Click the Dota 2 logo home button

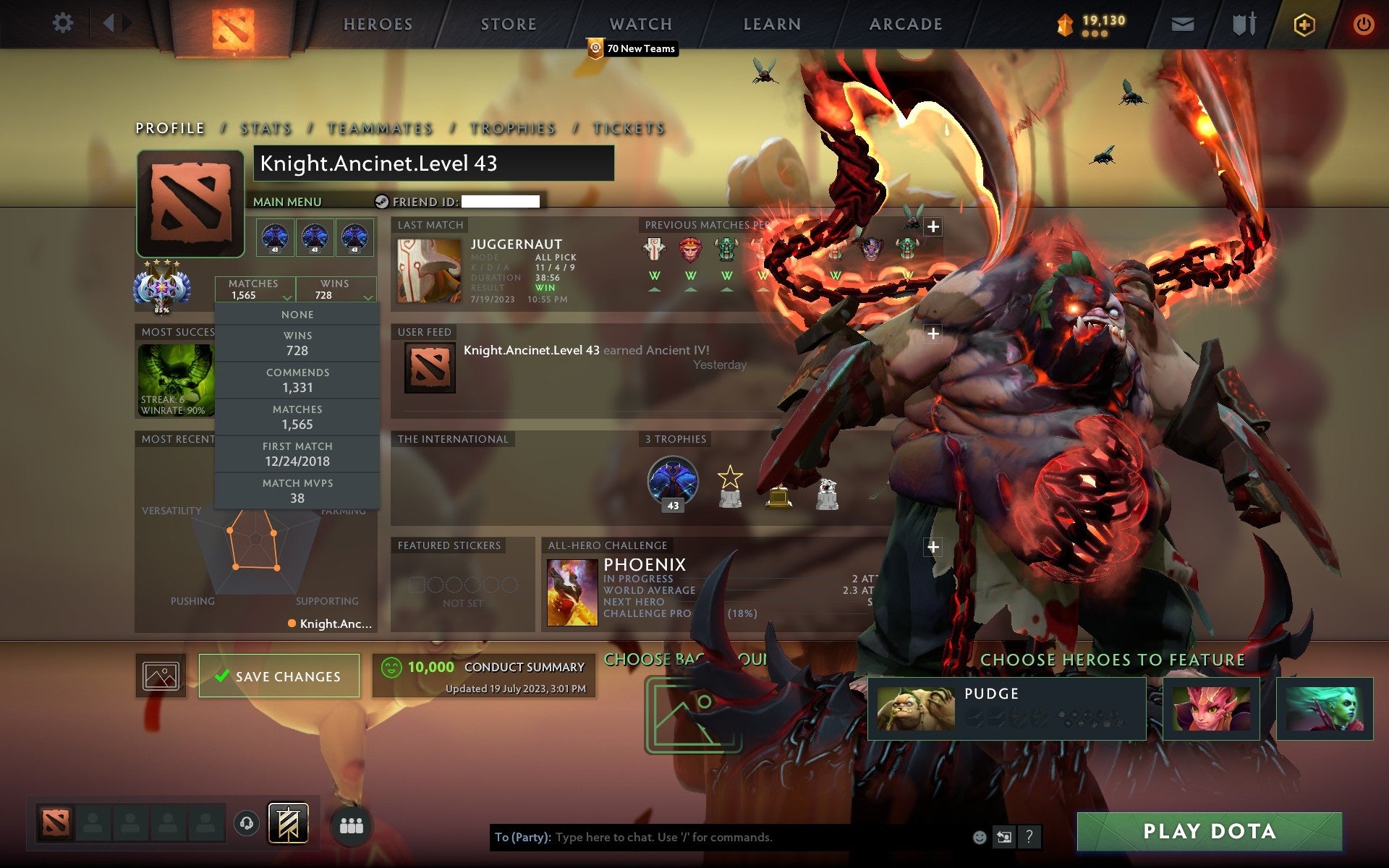233,24
